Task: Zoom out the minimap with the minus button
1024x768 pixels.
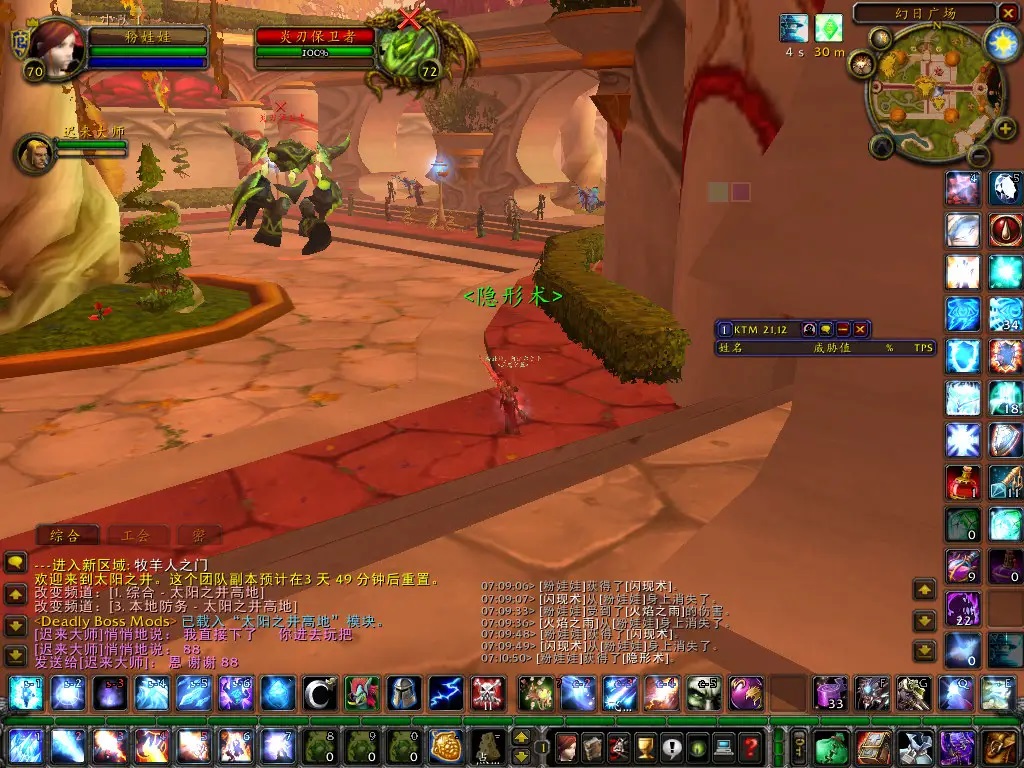Action: pyautogui.click(x=979, y=155)
